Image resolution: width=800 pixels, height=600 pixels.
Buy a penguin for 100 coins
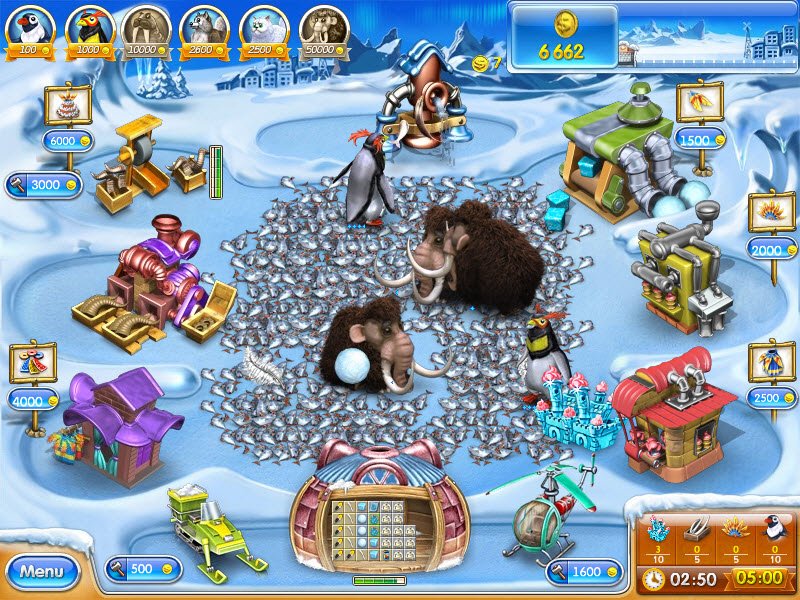(29, 30)
